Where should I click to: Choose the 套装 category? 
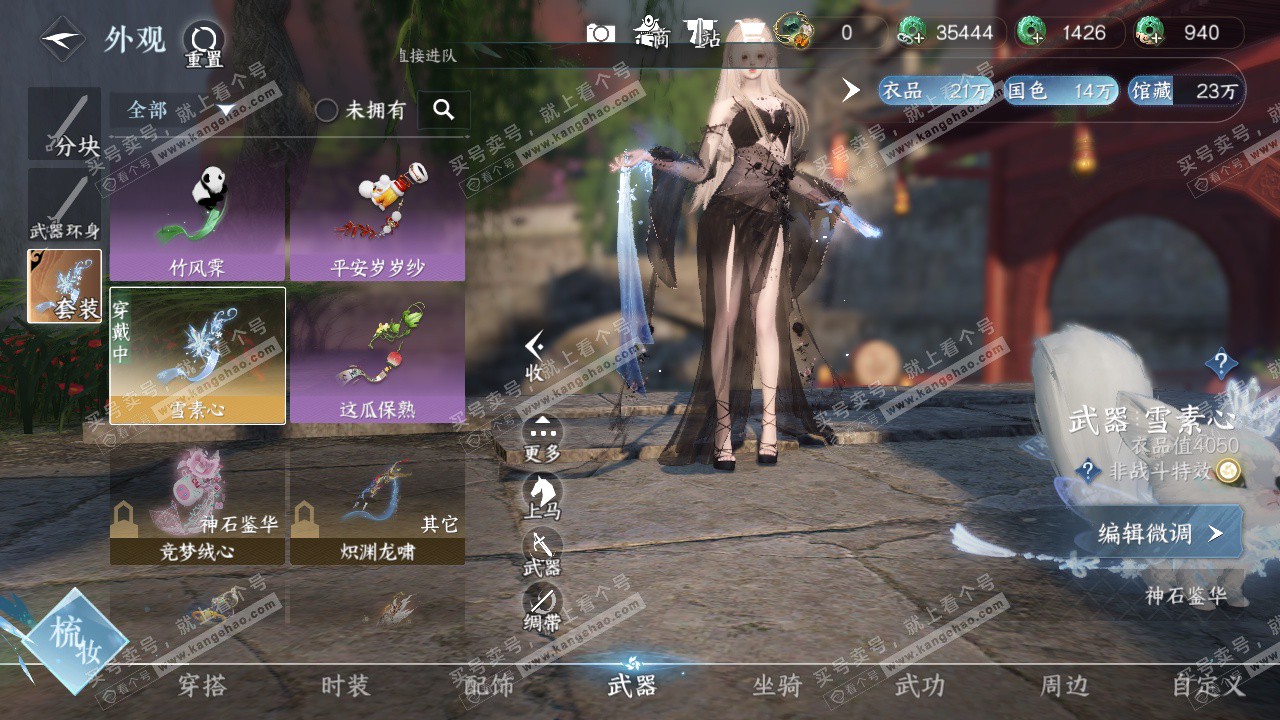pyautogui.click(x=65, y=287)
